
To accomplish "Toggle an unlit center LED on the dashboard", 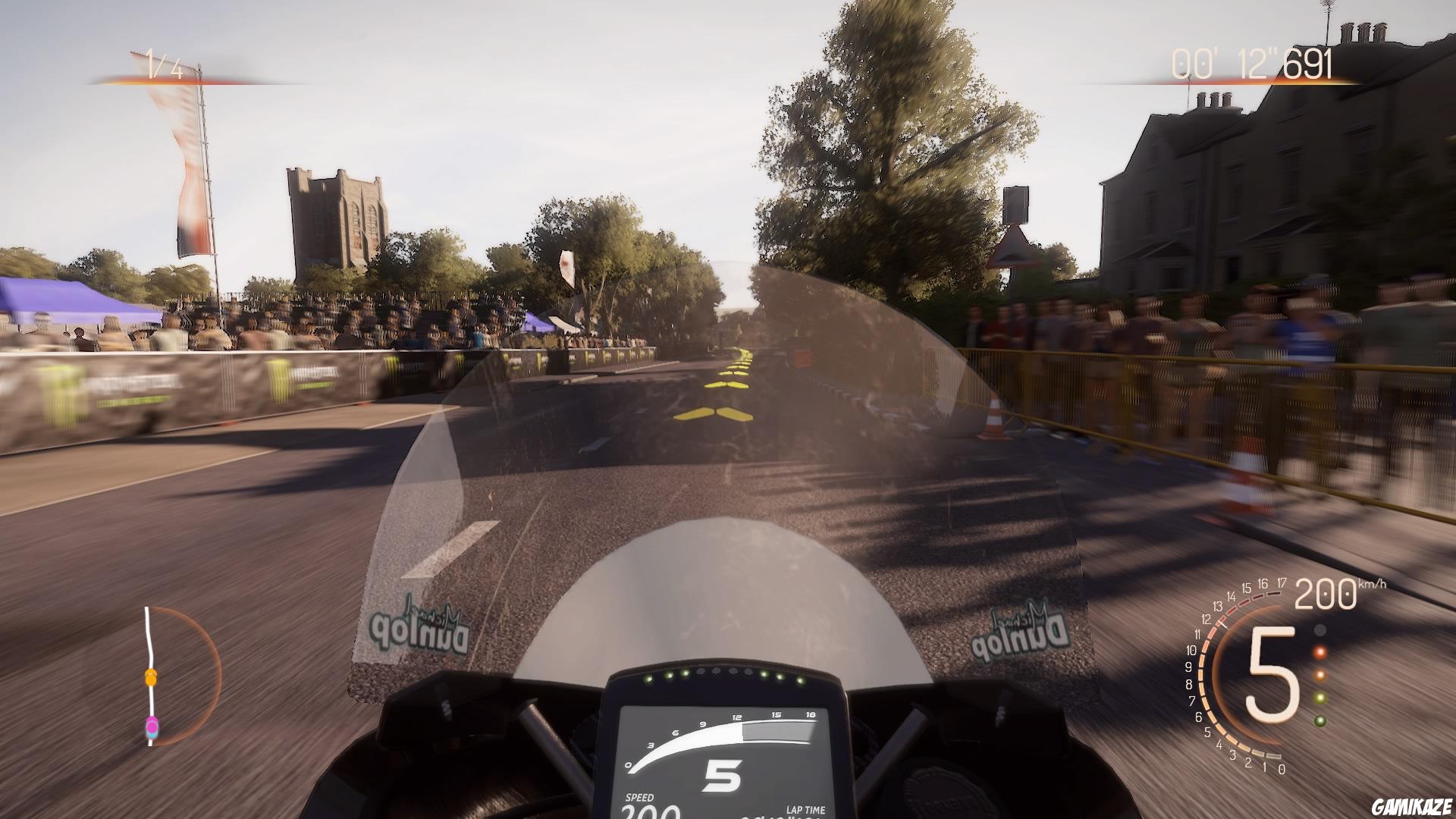I will tap(717, 671).
